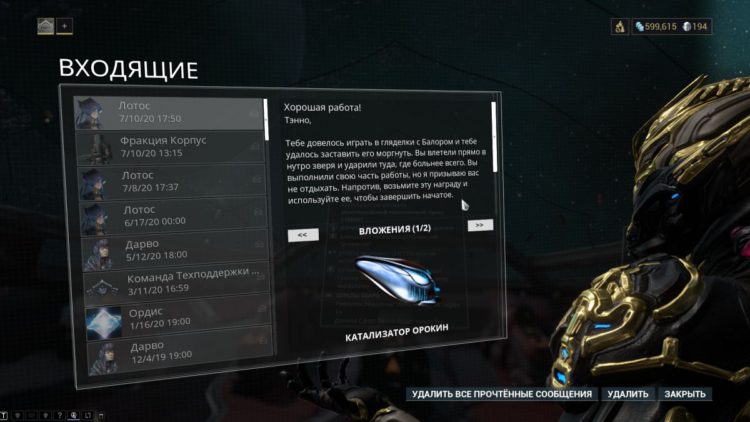The image size is (750, 422).
Task: Open the Лотос message dated 7/10/20 17:50
Action: 168,111
